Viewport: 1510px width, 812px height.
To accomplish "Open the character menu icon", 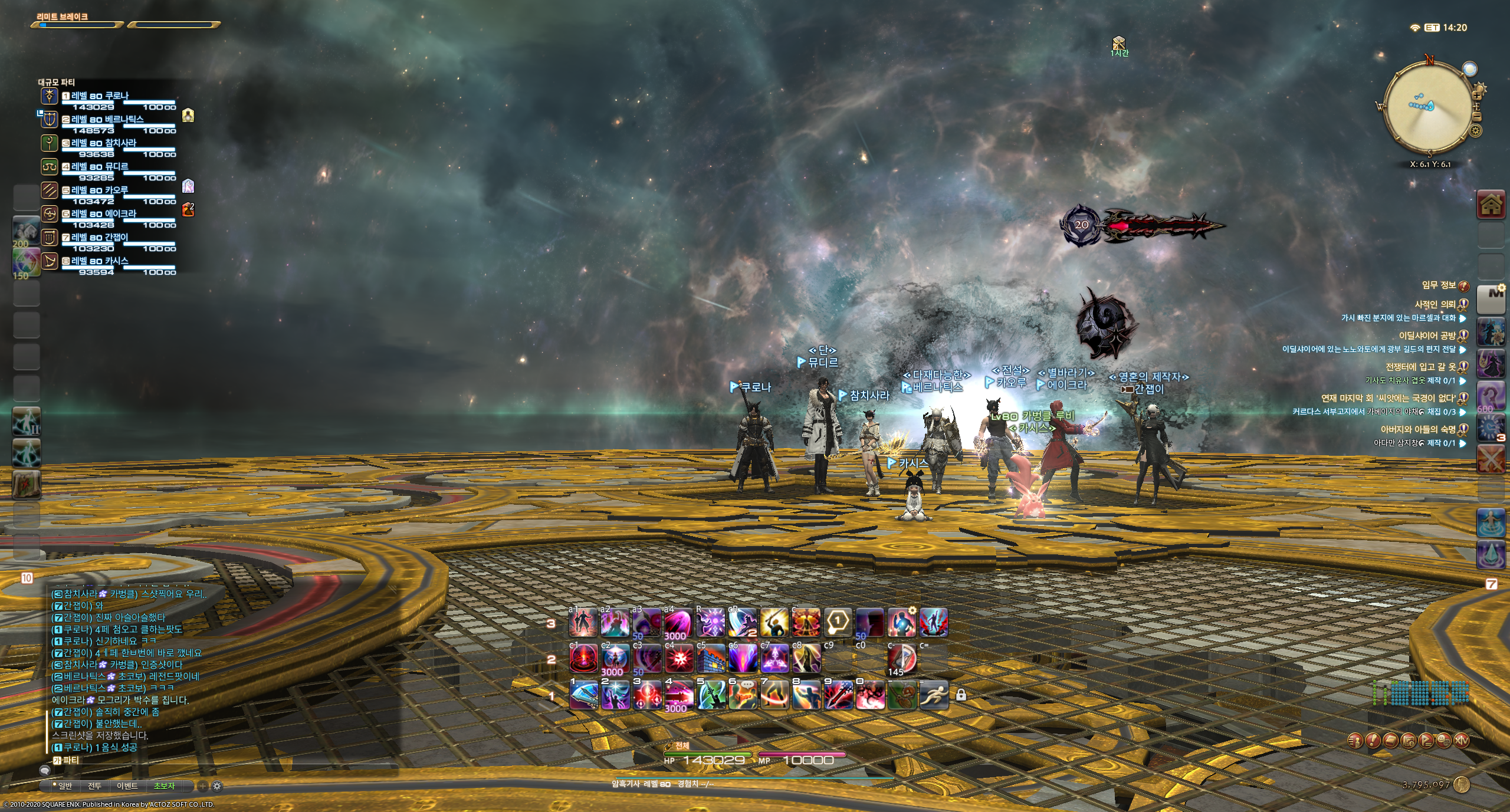I will 1355,741.
